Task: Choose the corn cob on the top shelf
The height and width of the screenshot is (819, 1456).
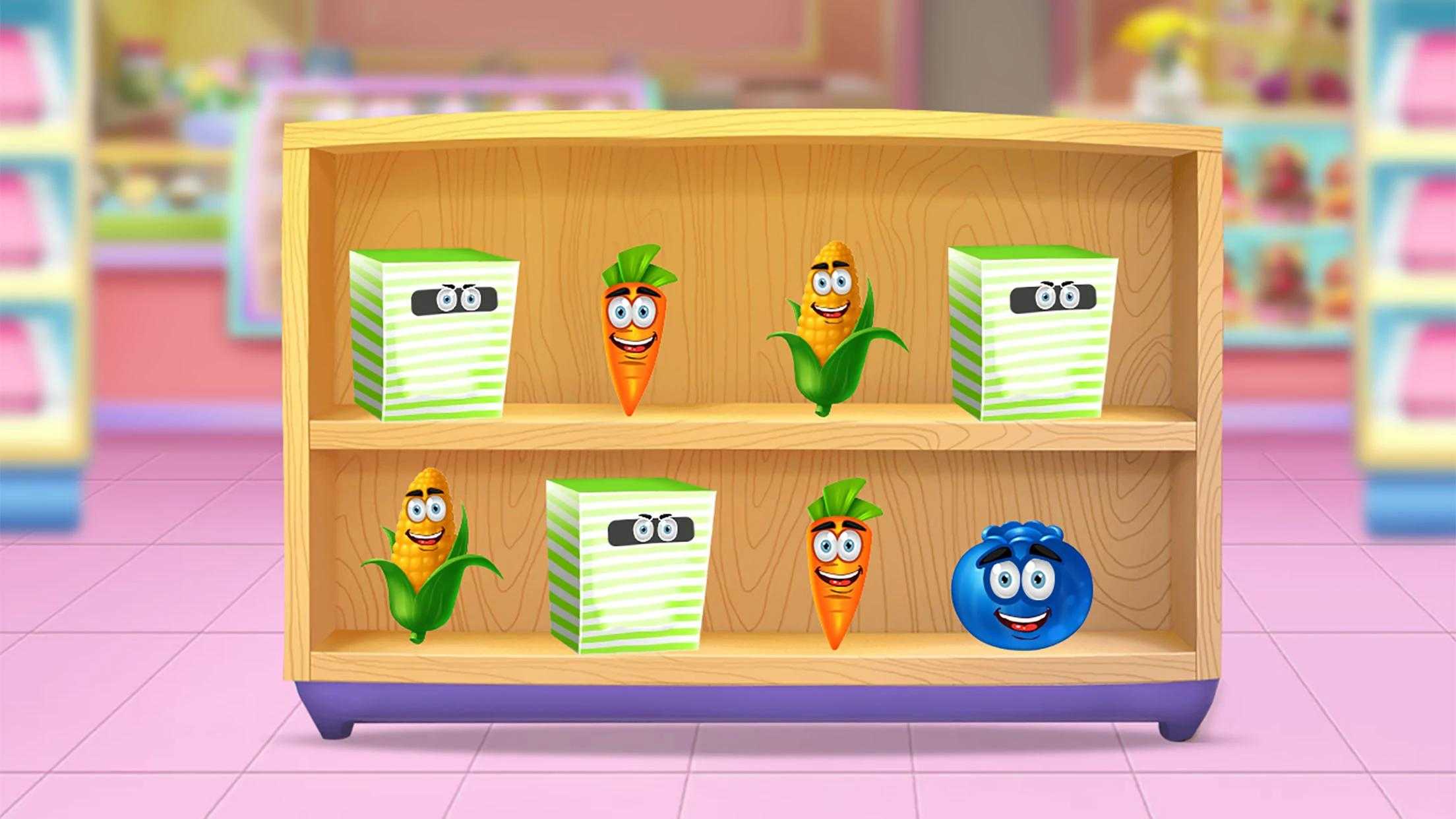Action: point(832,323)
